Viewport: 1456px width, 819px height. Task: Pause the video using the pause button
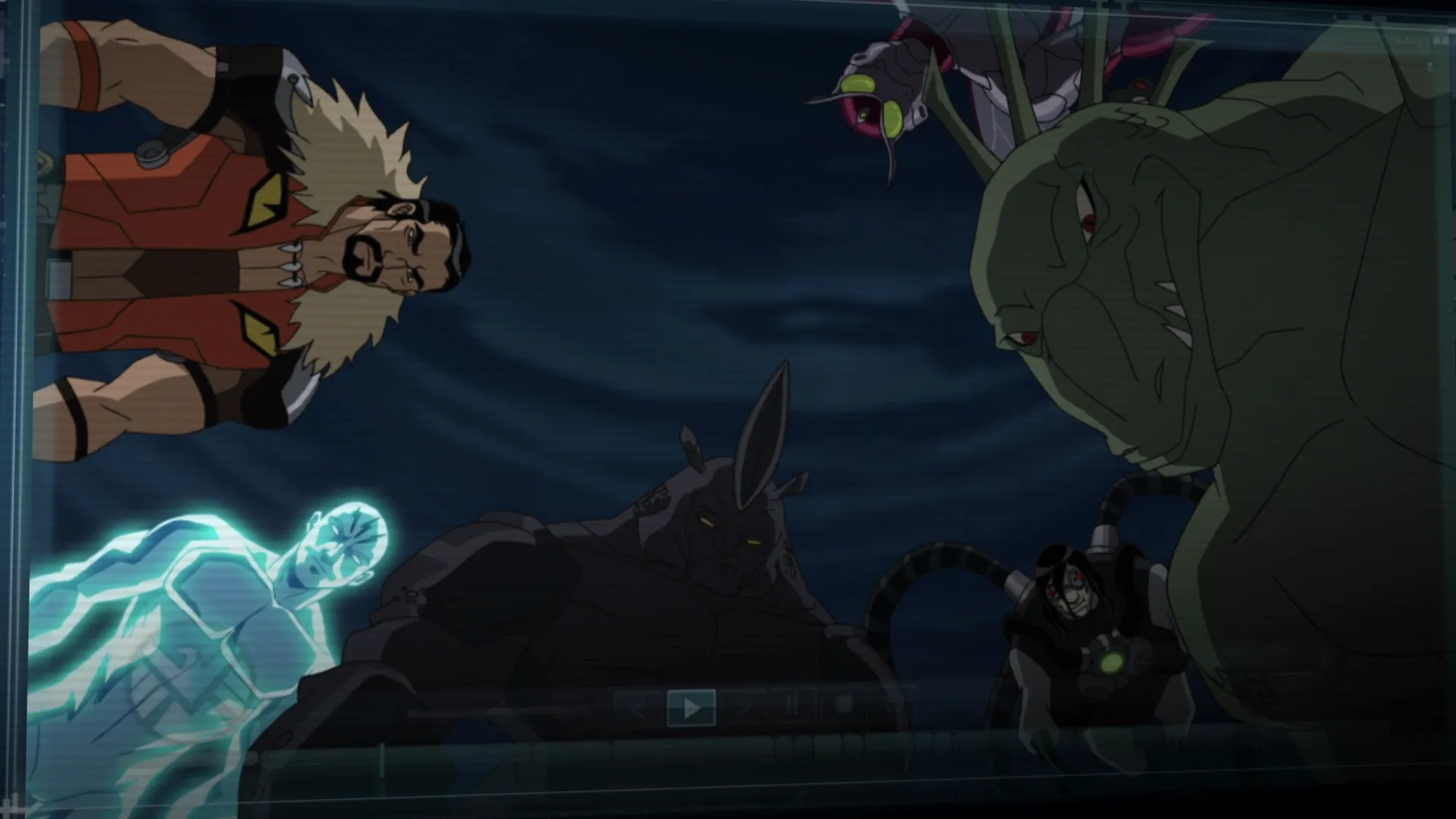792,707
